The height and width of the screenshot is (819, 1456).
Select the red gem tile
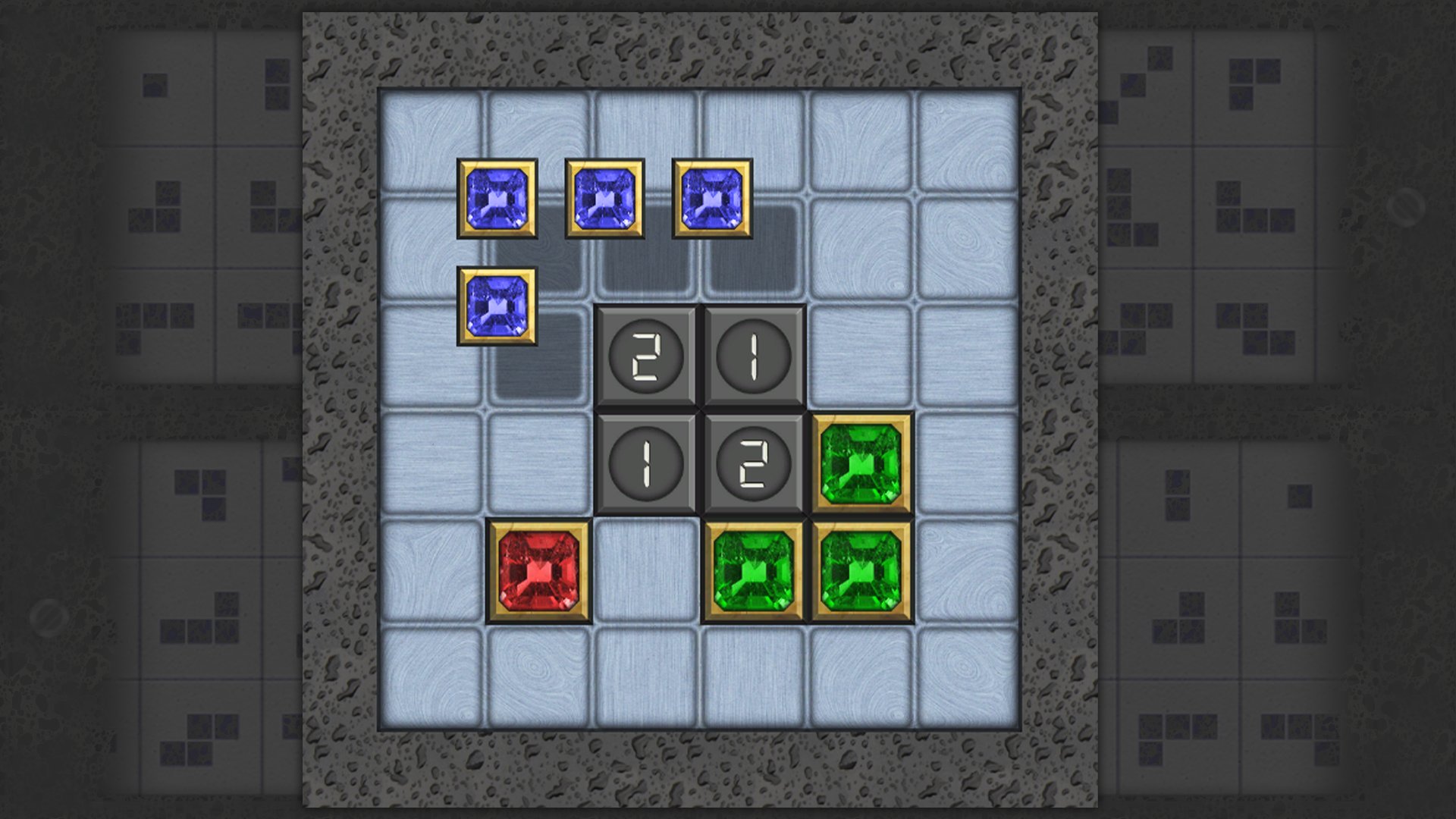coord(538,571)
